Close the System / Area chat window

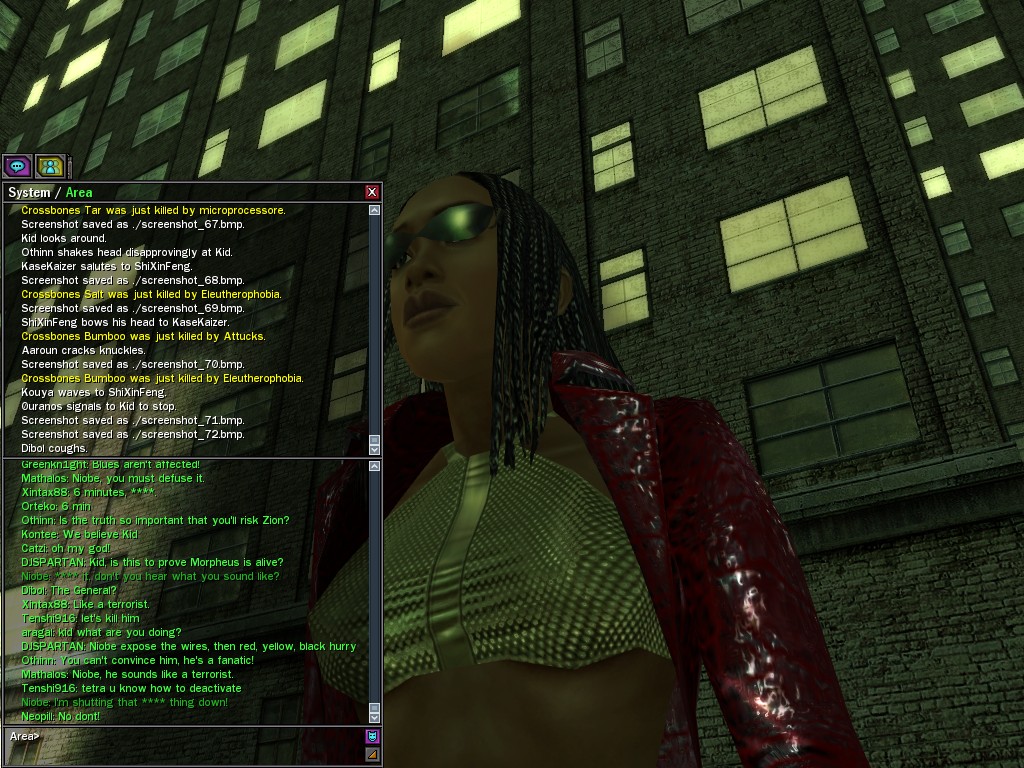(372, 192)
